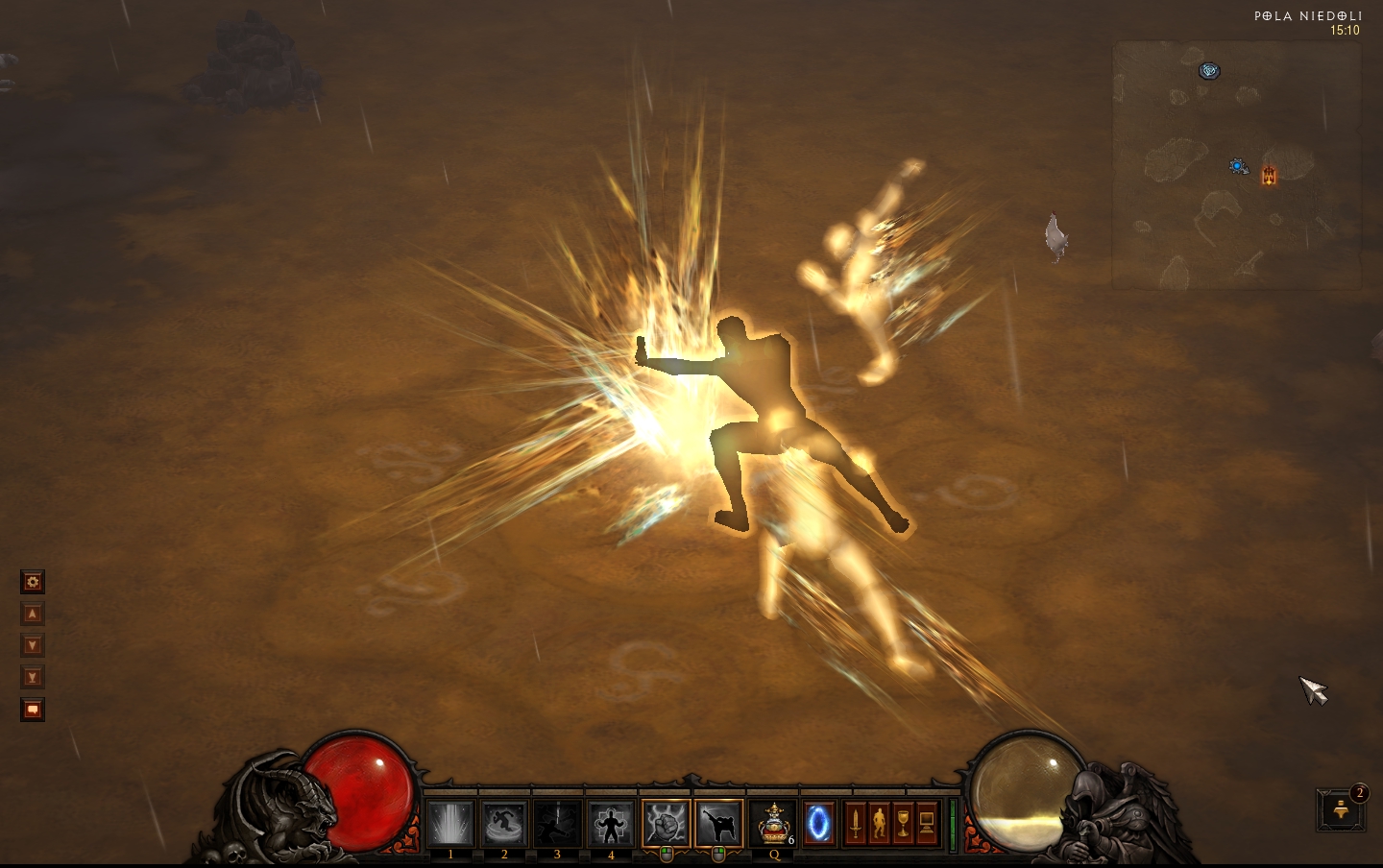Use the spinning runner skill in slot 2

tap(504, 825)
